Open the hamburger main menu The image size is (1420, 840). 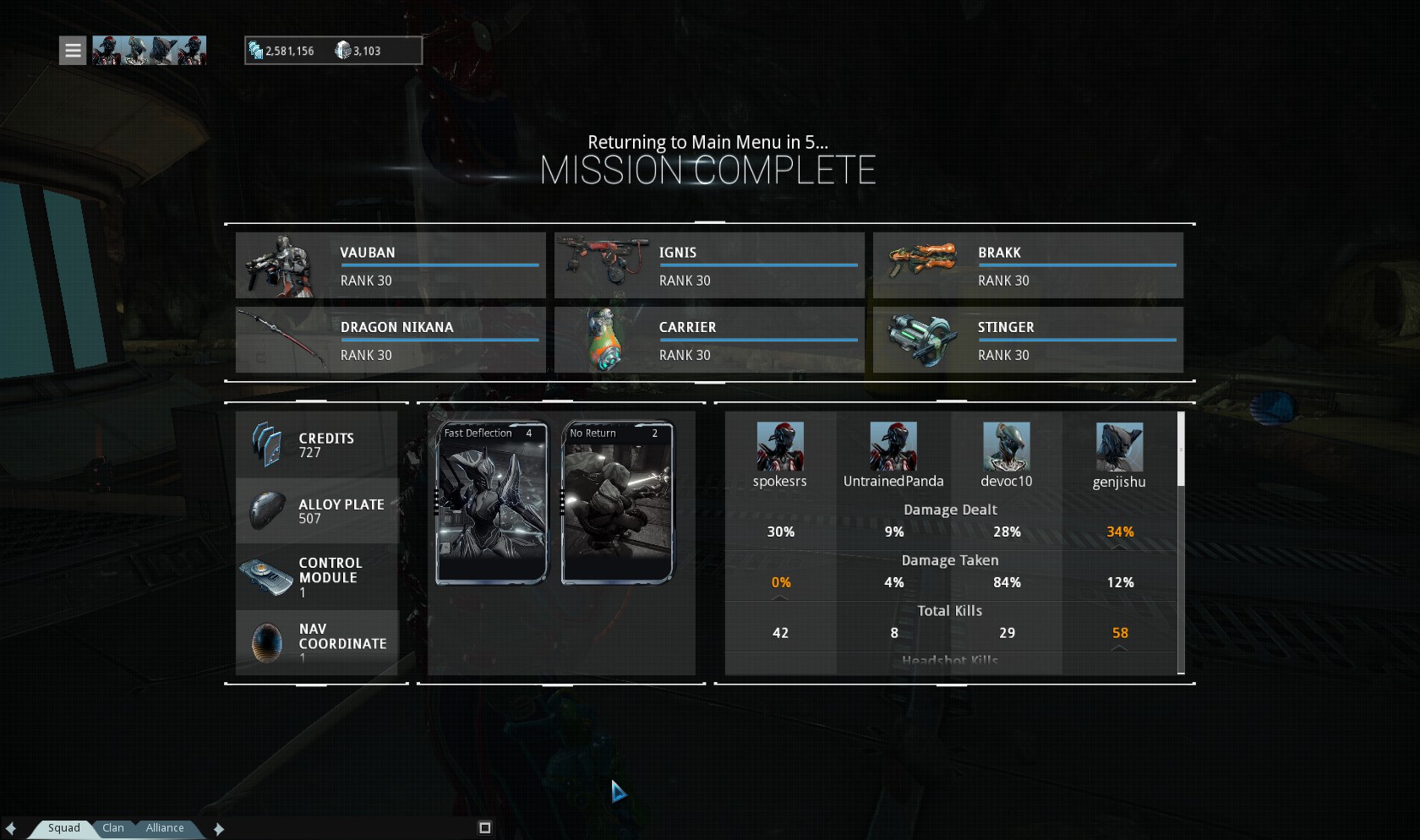point(73,51)
